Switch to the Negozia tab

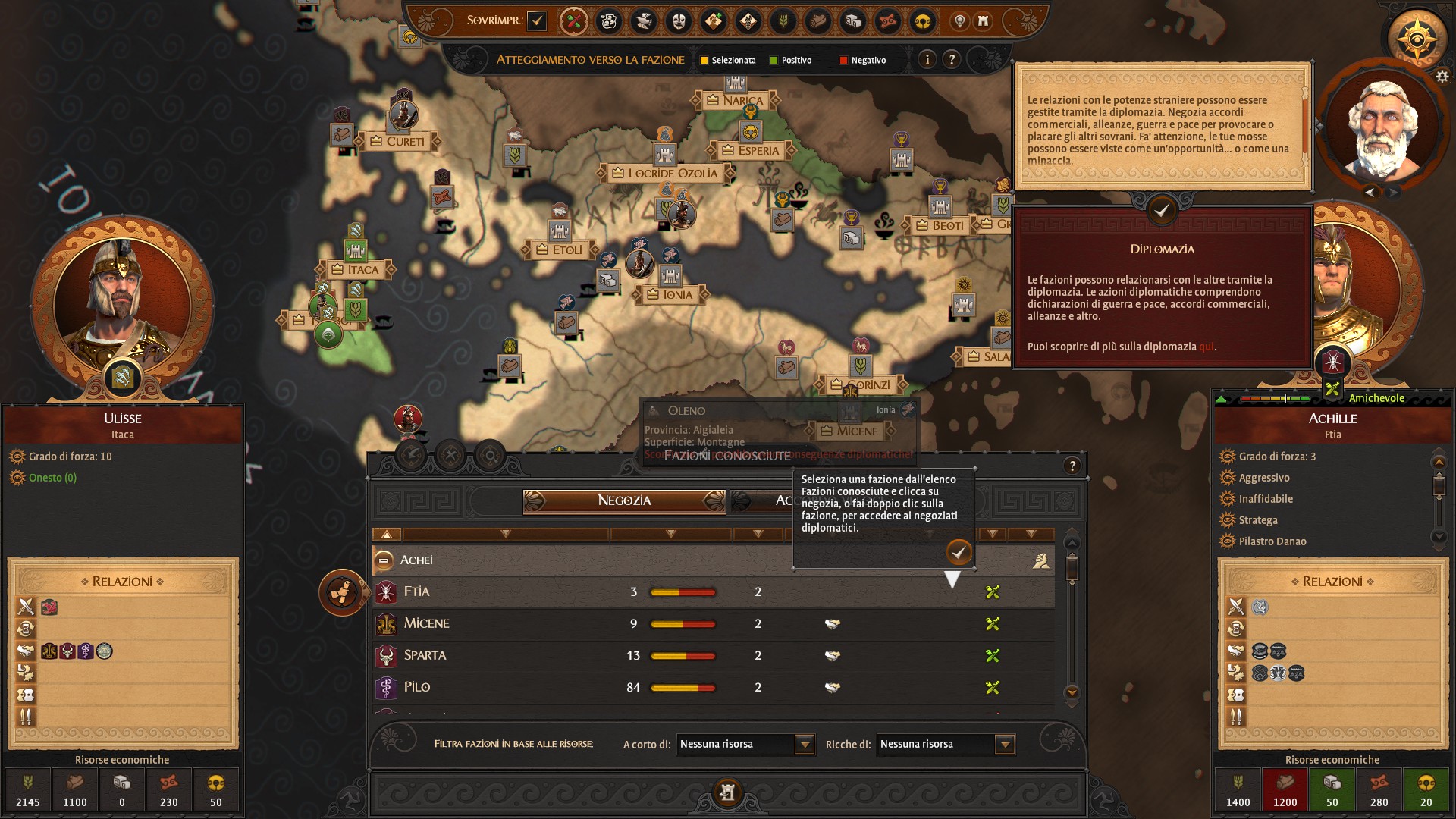(x=626, y=501)
